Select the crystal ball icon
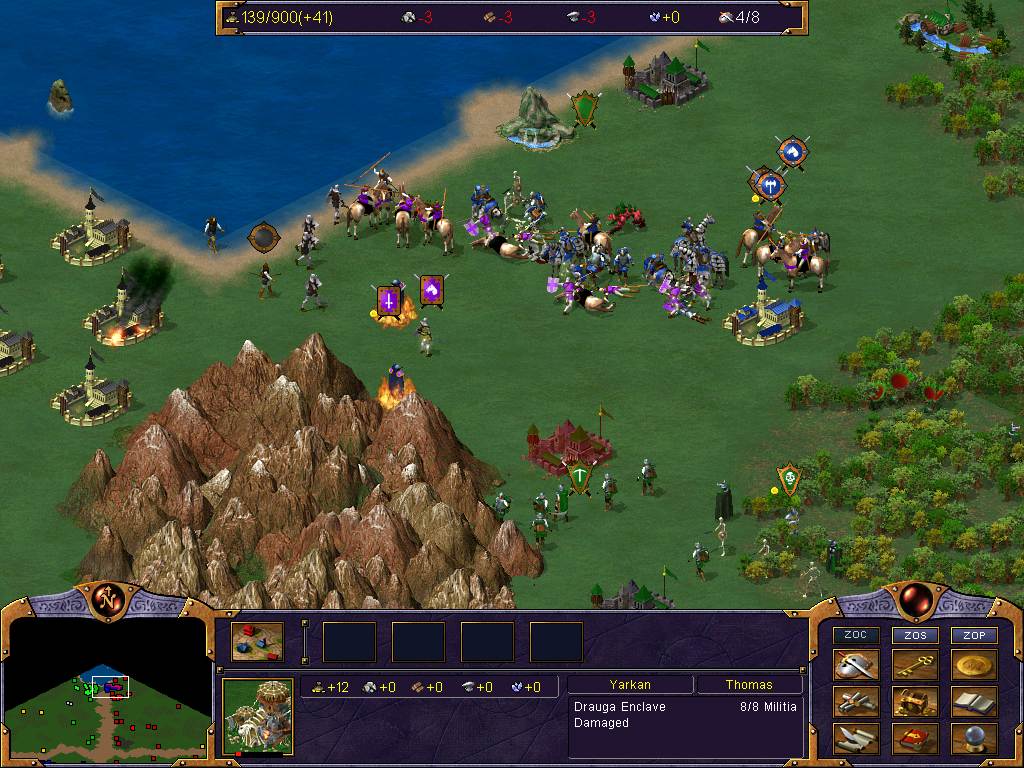 pyautogui.click(x=974, y=738)
